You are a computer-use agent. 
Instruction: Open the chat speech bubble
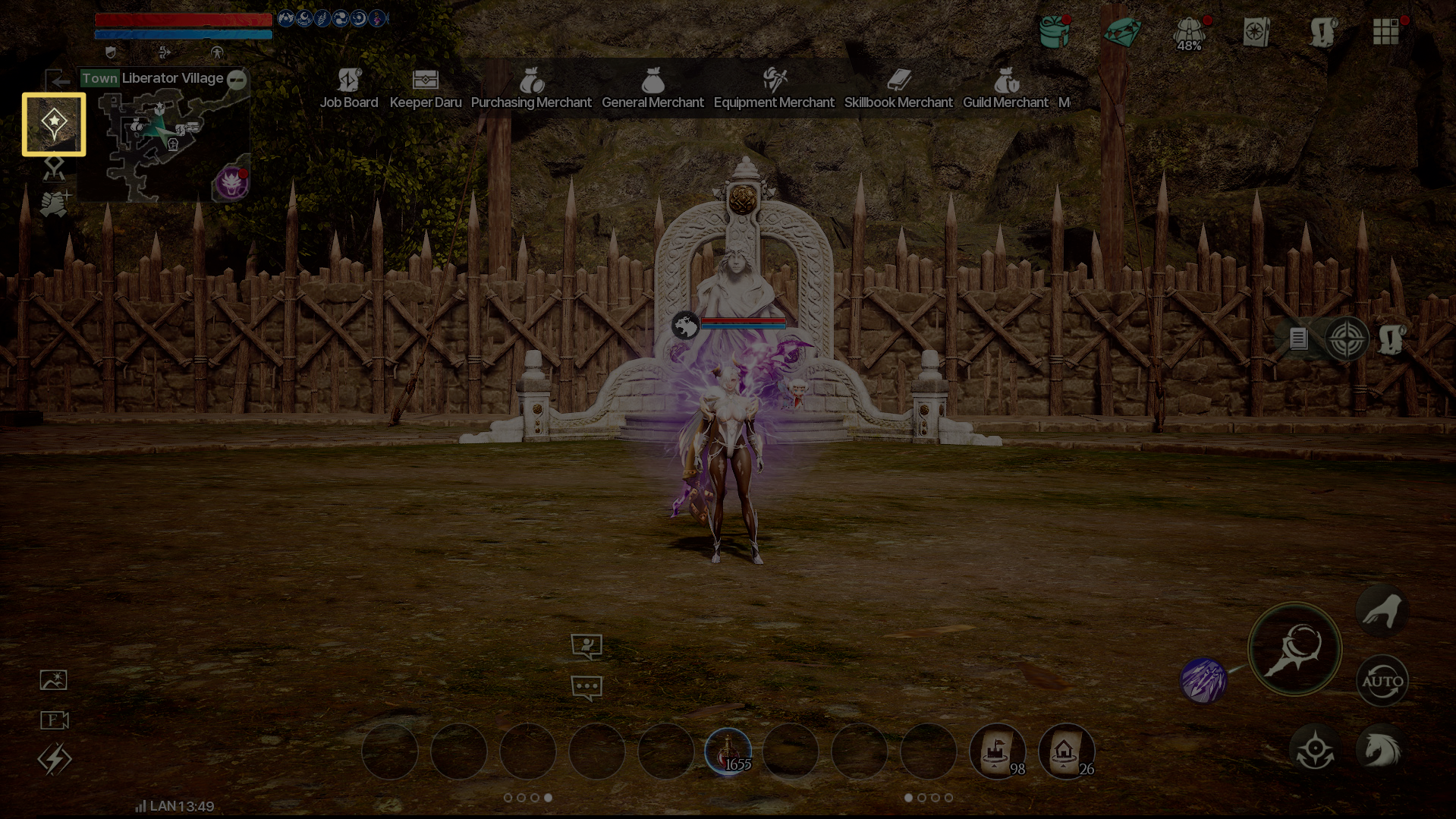point(586,688)
